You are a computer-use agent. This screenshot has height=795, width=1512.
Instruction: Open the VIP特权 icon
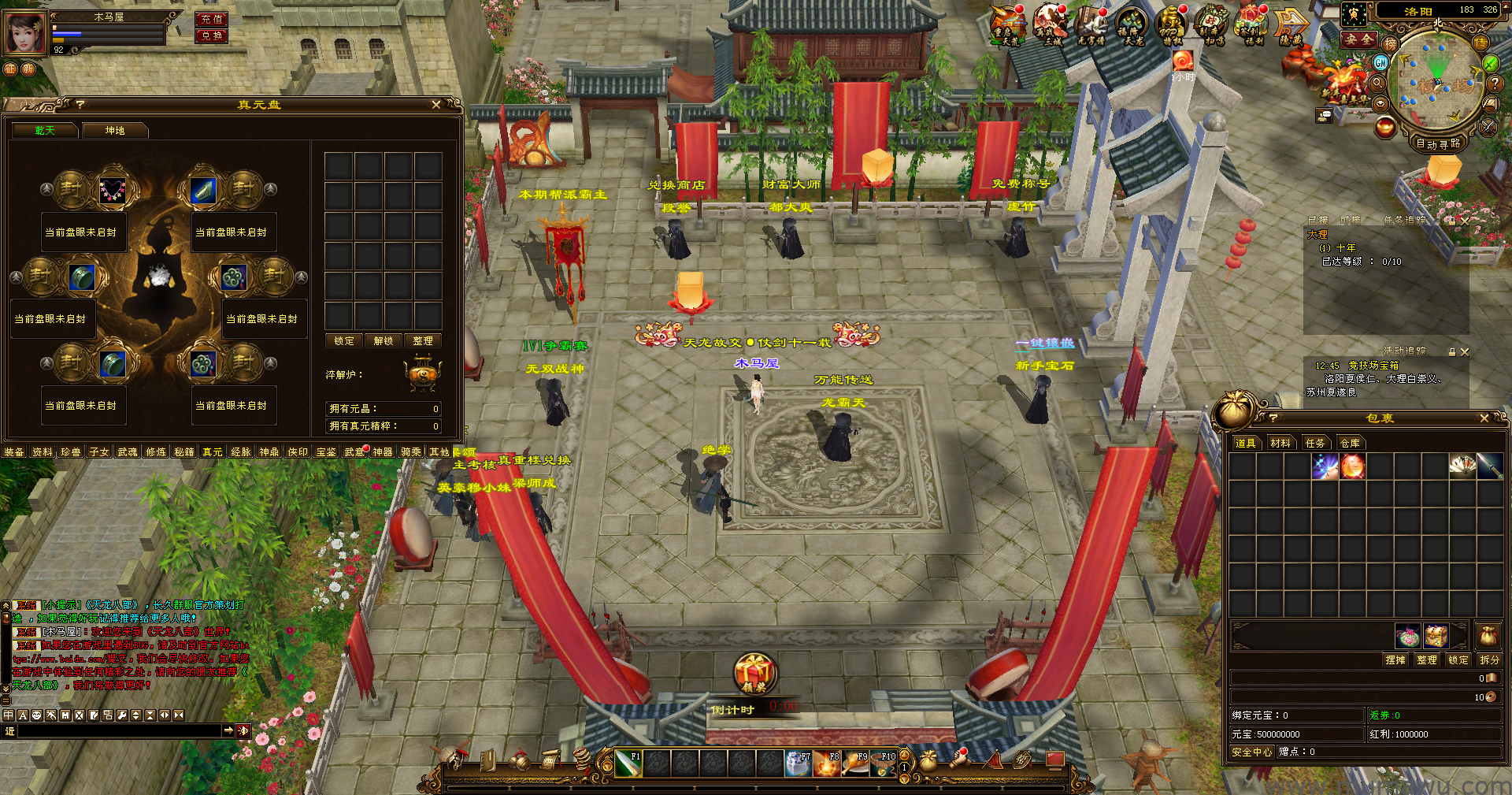point(1172,25)
